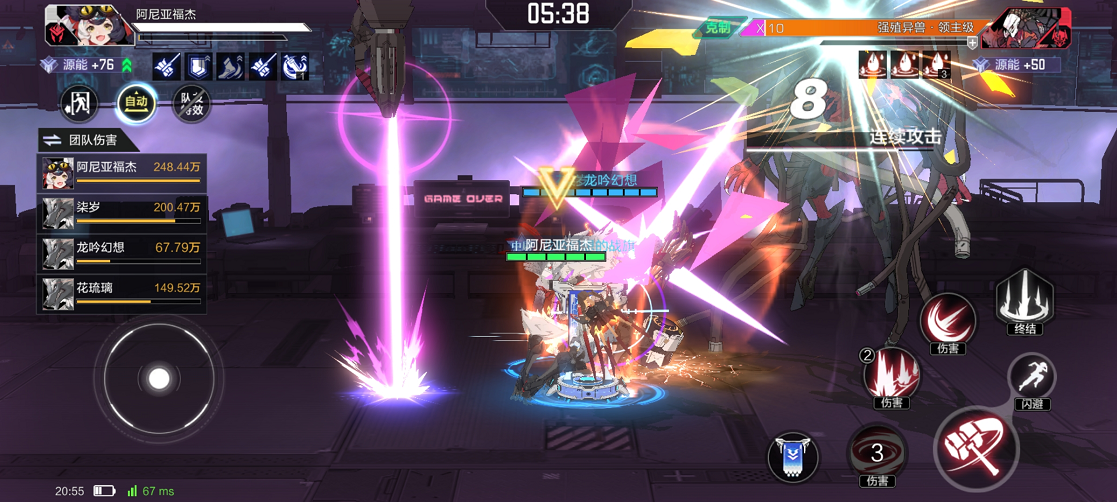The width and height of the screenshot is (1117, 502).
Task: Activate the 闪避 dodge skill
Action: pos(1032,378)
